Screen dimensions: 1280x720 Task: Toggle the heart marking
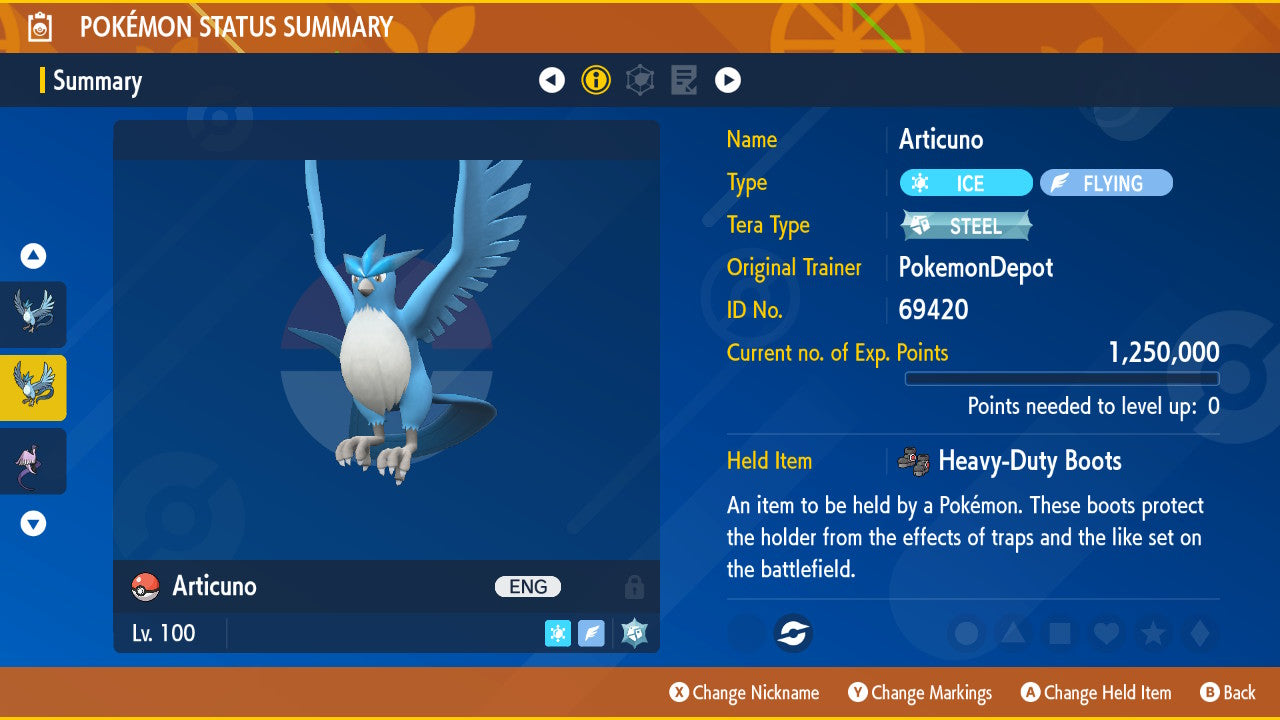pos(1106,633)
